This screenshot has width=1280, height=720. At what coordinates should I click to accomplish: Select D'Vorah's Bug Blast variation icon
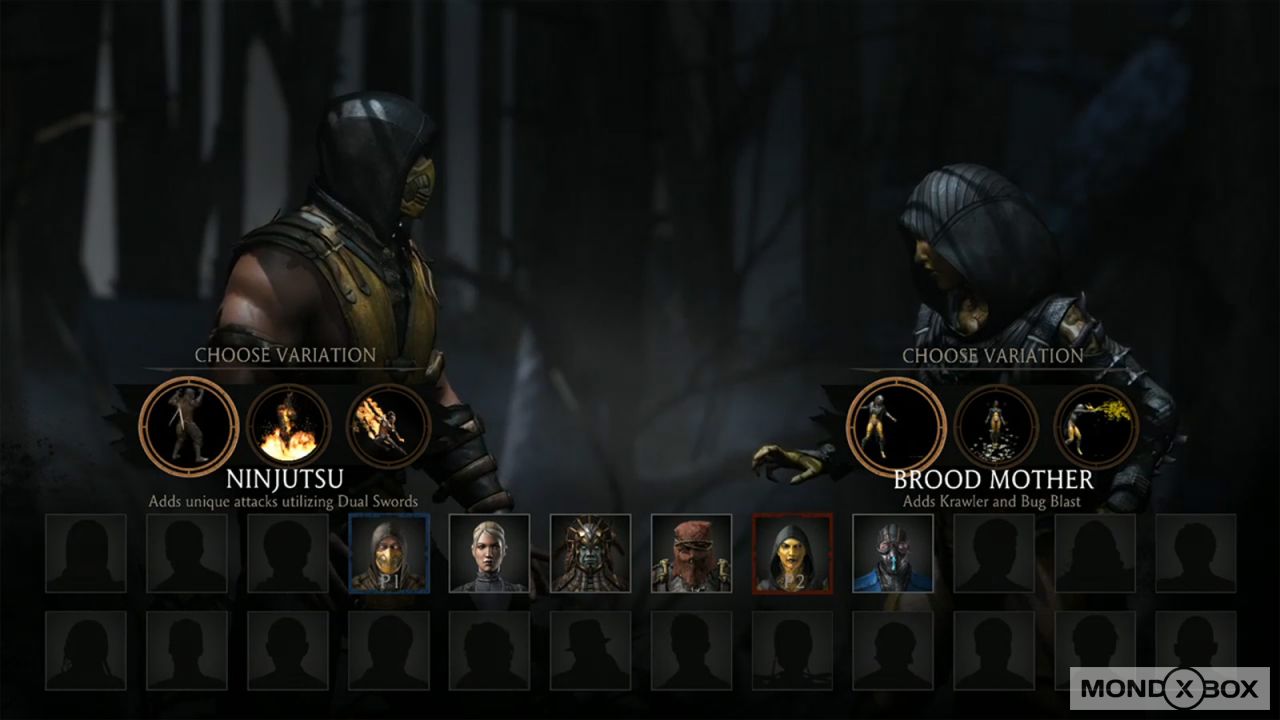tap(1092, 425)
